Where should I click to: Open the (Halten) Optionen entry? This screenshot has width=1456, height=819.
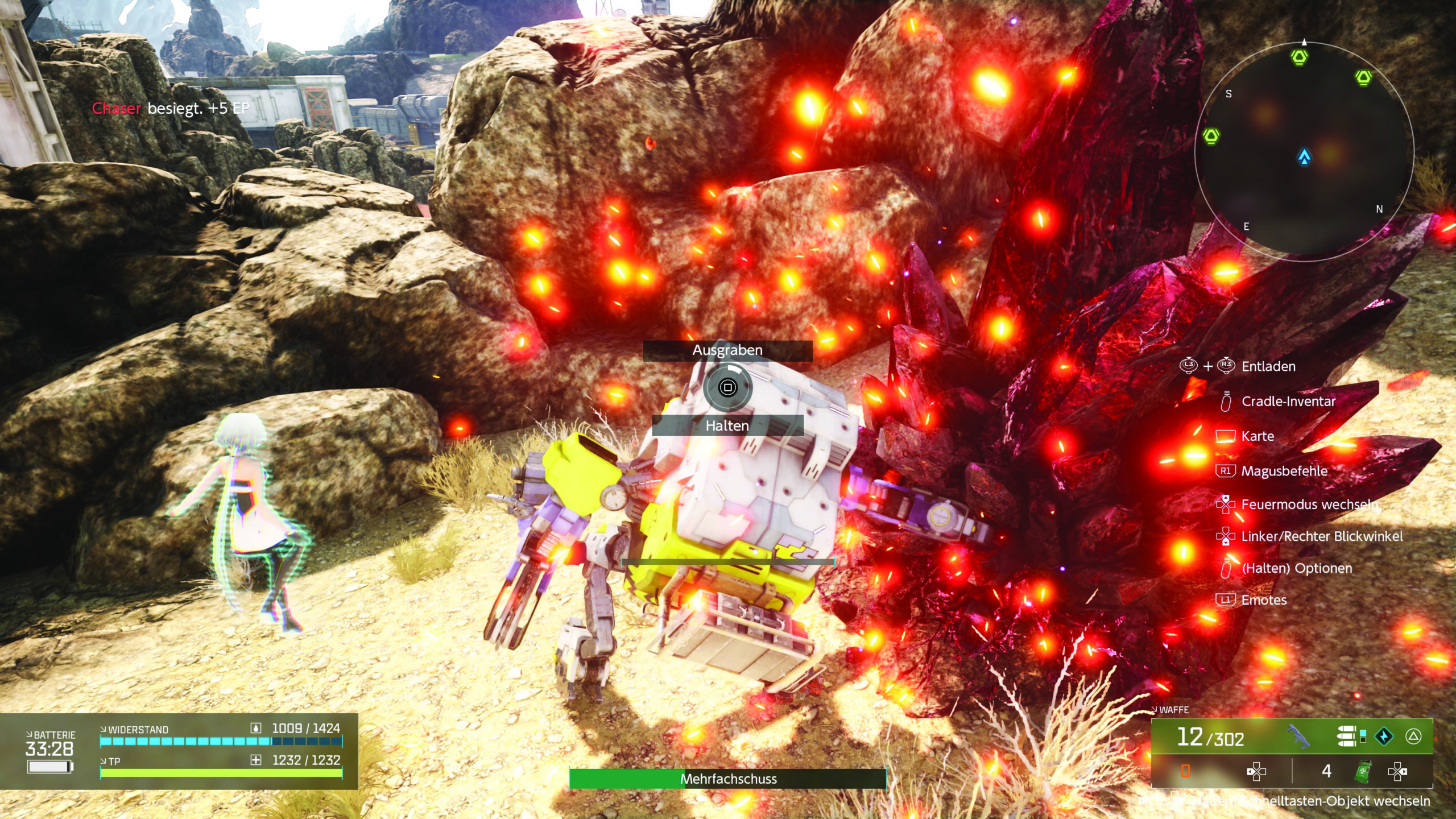coord(1297,568)
